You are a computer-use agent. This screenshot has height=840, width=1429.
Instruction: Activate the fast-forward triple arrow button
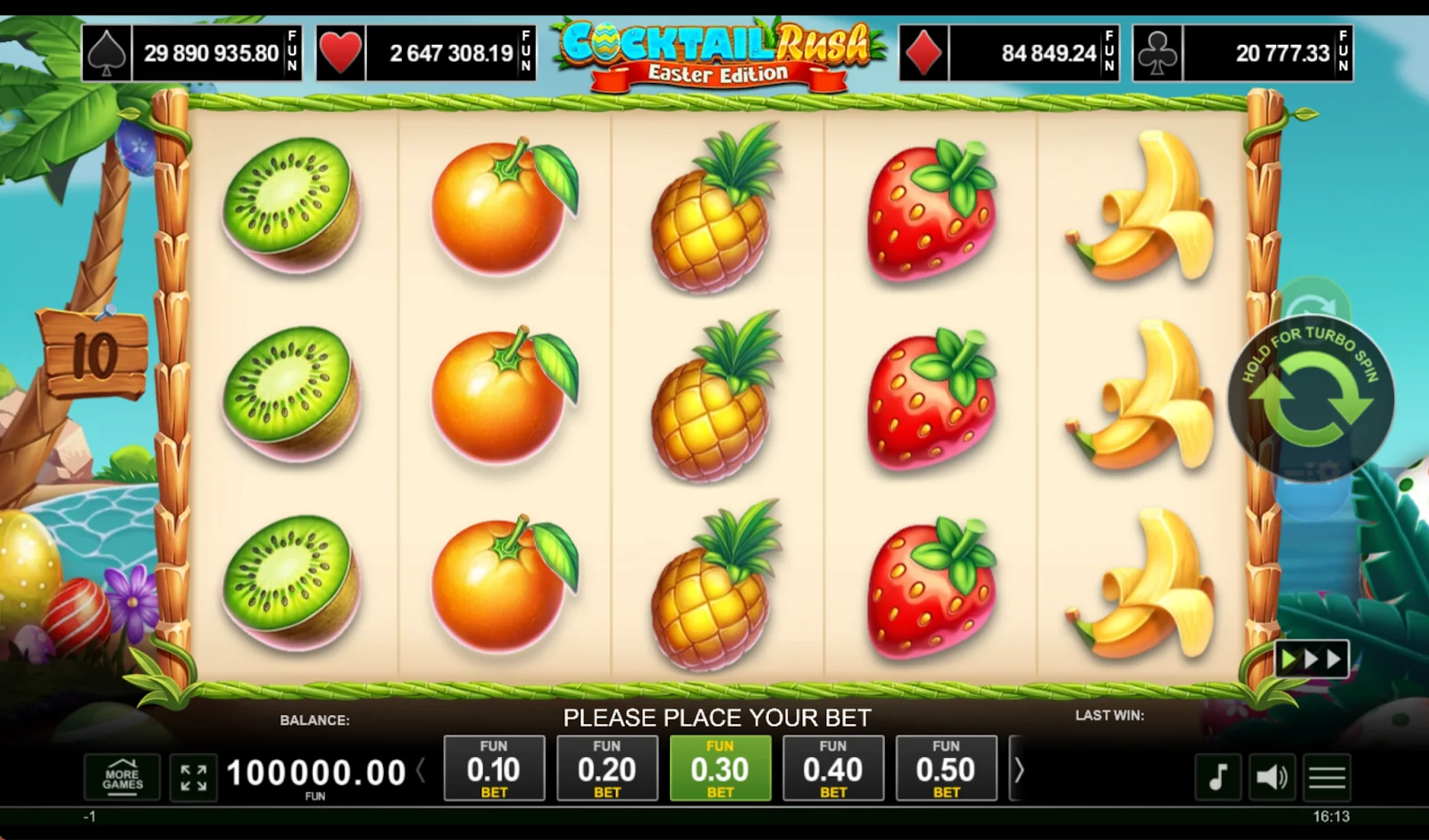[x=1311, y=660]
